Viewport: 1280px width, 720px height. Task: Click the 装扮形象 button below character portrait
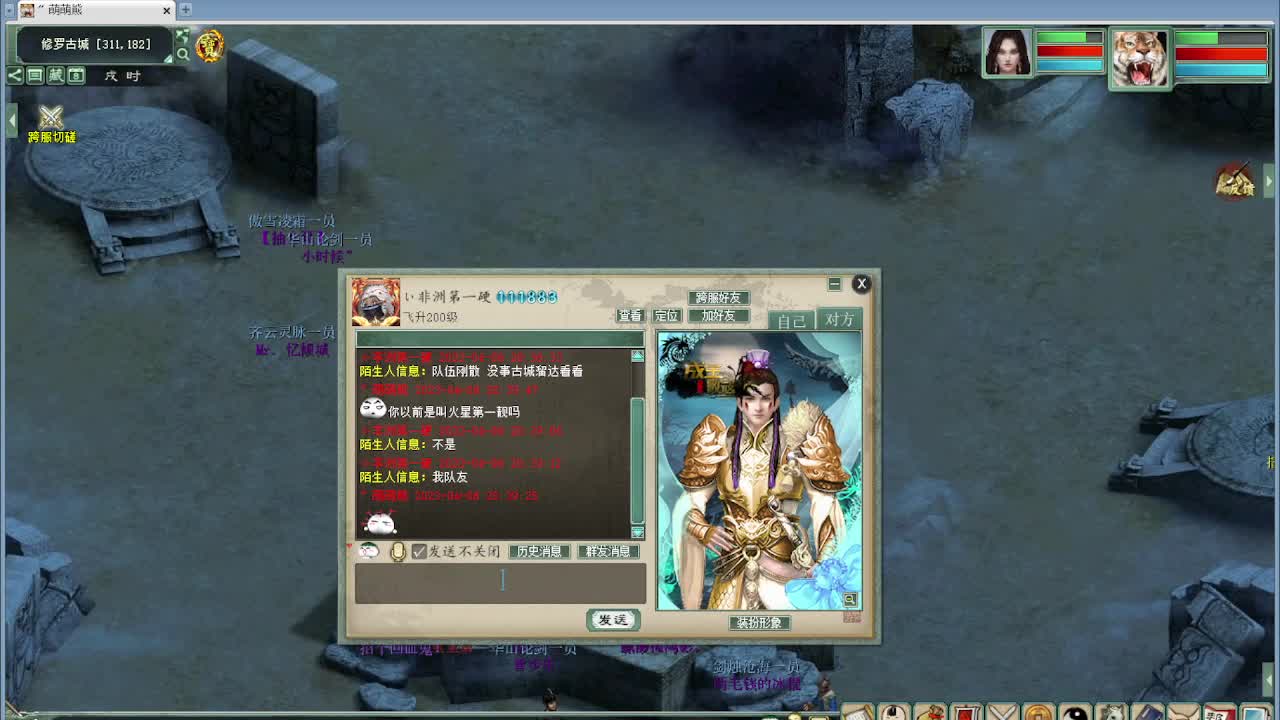point(759,622)
